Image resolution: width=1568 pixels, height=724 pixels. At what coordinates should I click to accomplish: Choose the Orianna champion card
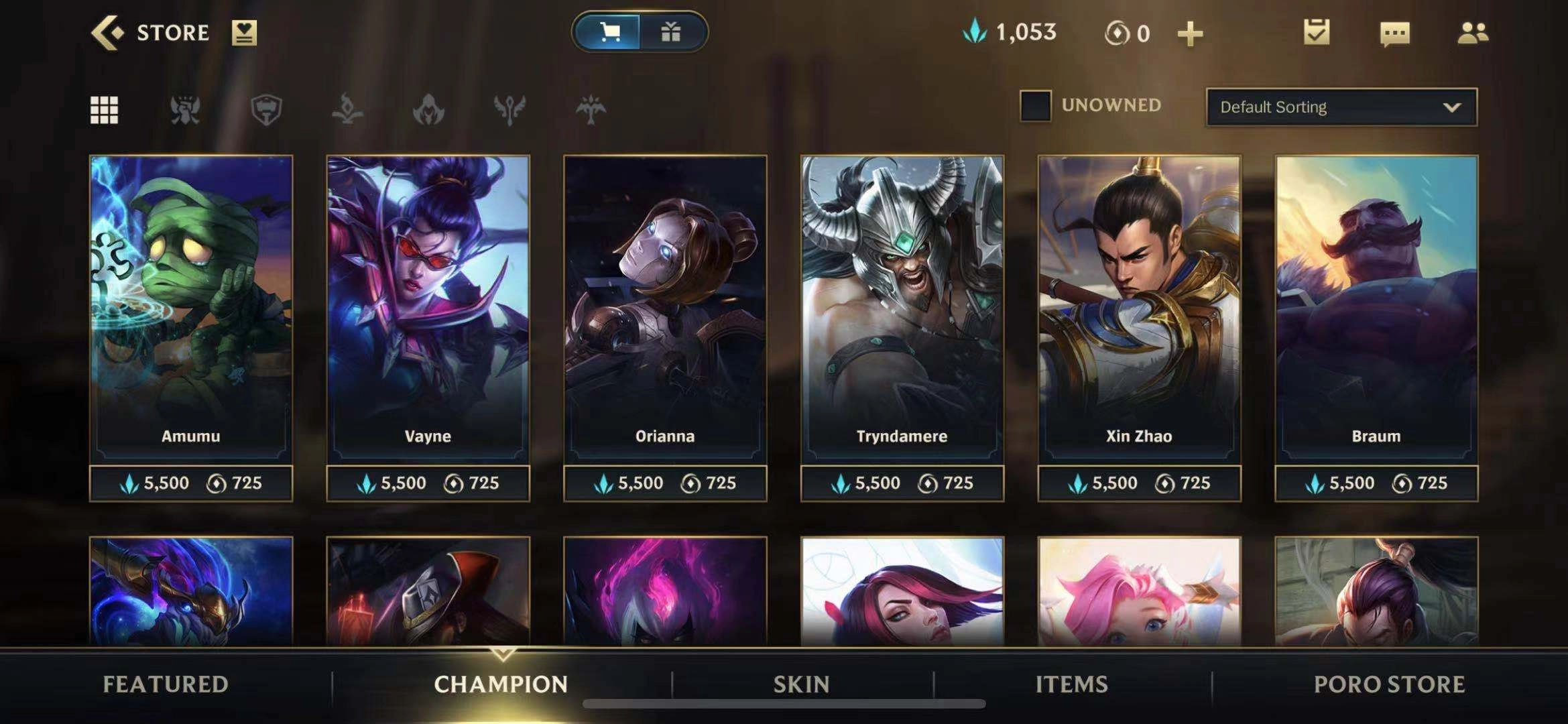[665, 308]
